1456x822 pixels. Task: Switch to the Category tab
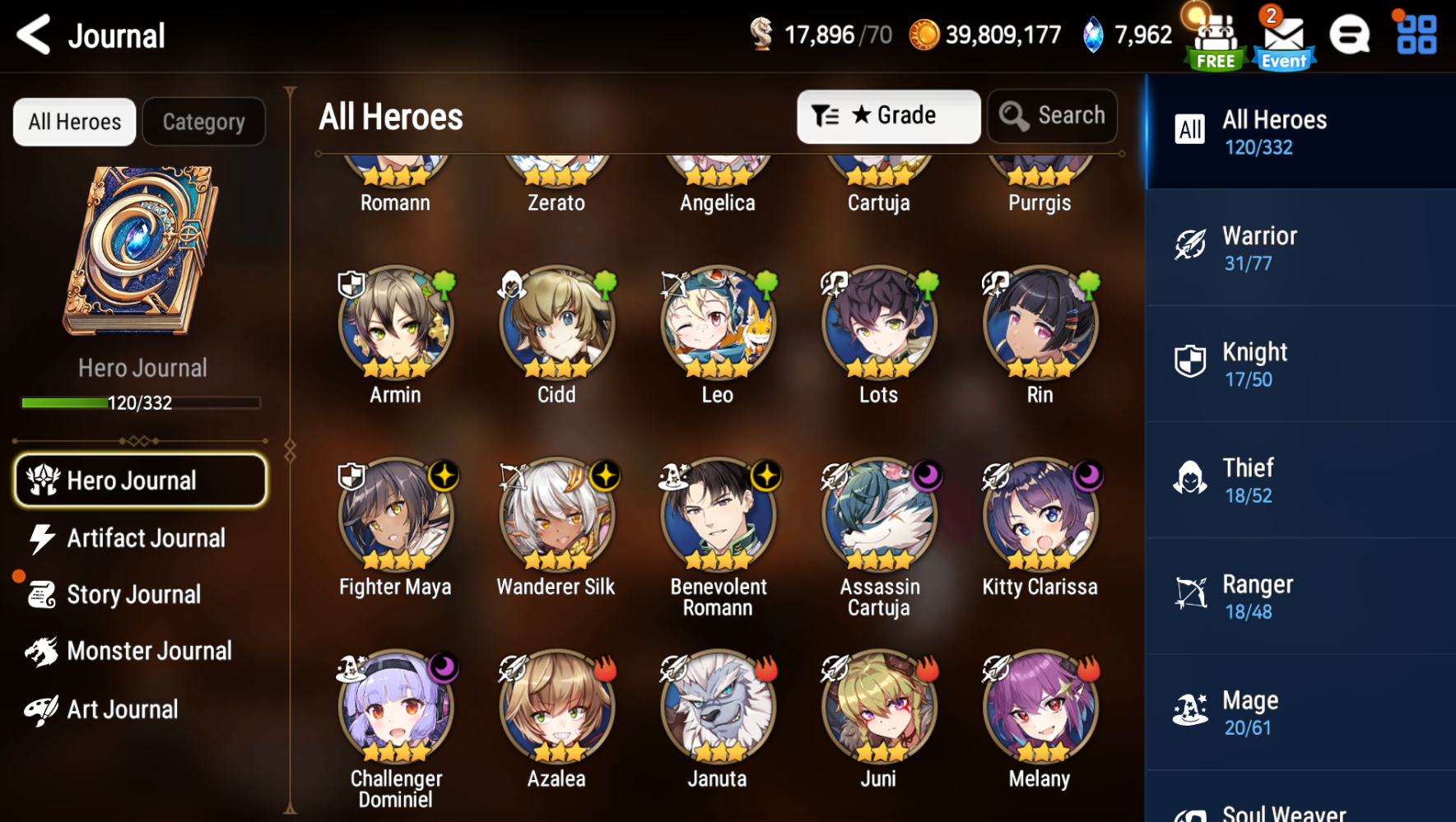pos(203,121)
